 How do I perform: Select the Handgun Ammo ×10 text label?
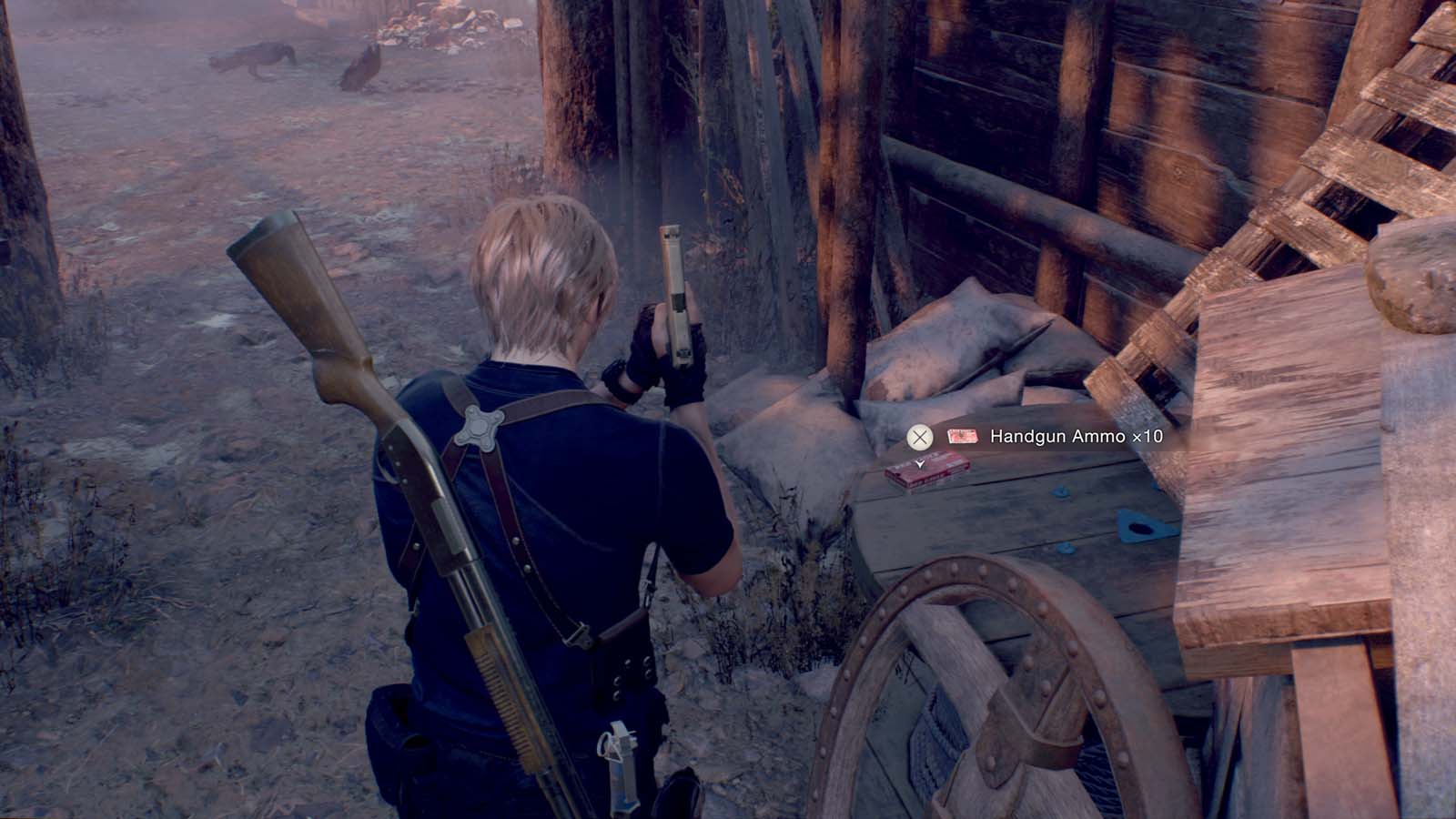pos(1076,436)
